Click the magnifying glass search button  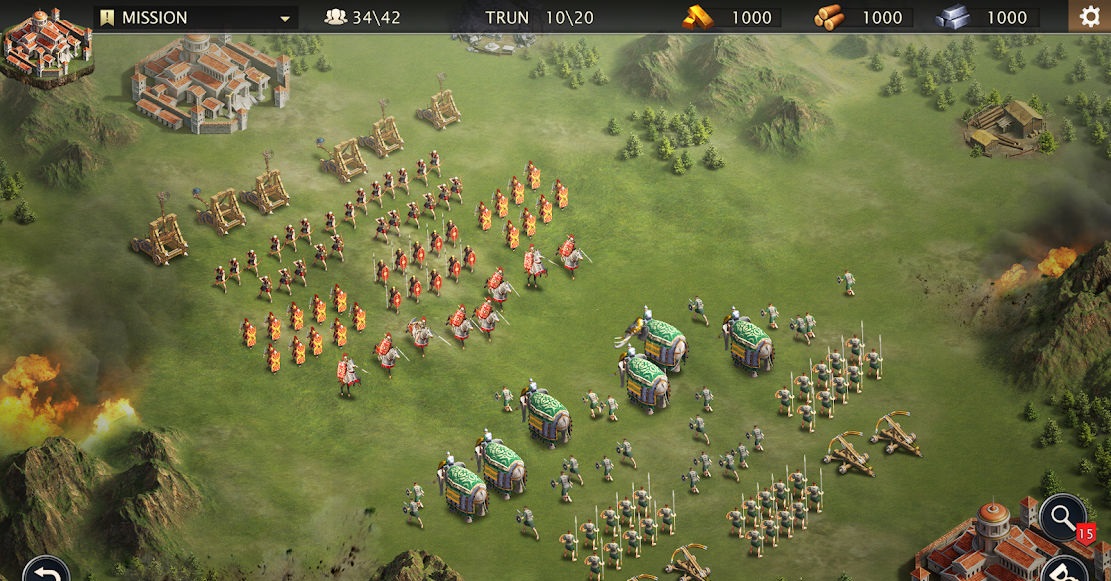(x=1061, y=518)
